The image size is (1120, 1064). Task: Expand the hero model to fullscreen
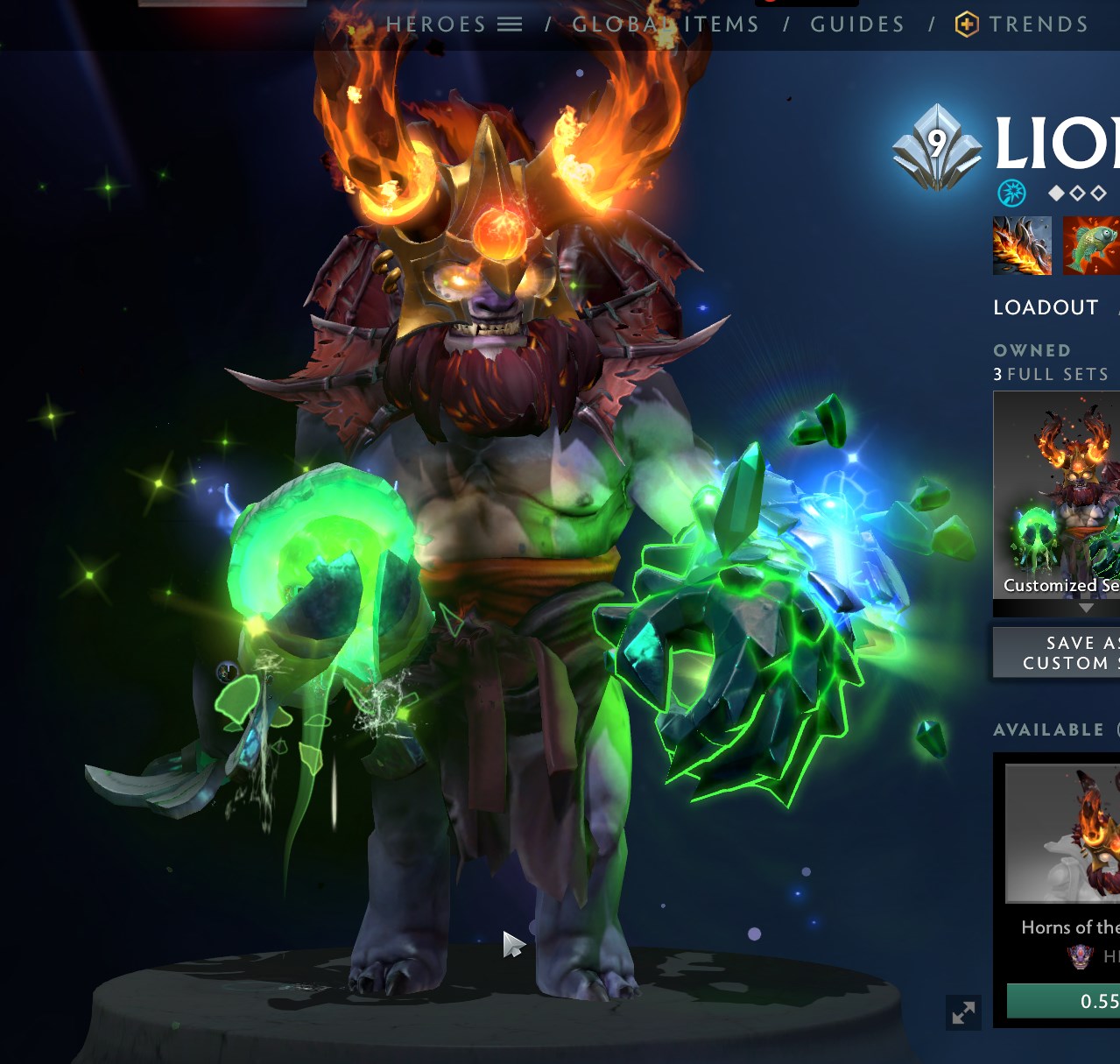click(963, 1012)
